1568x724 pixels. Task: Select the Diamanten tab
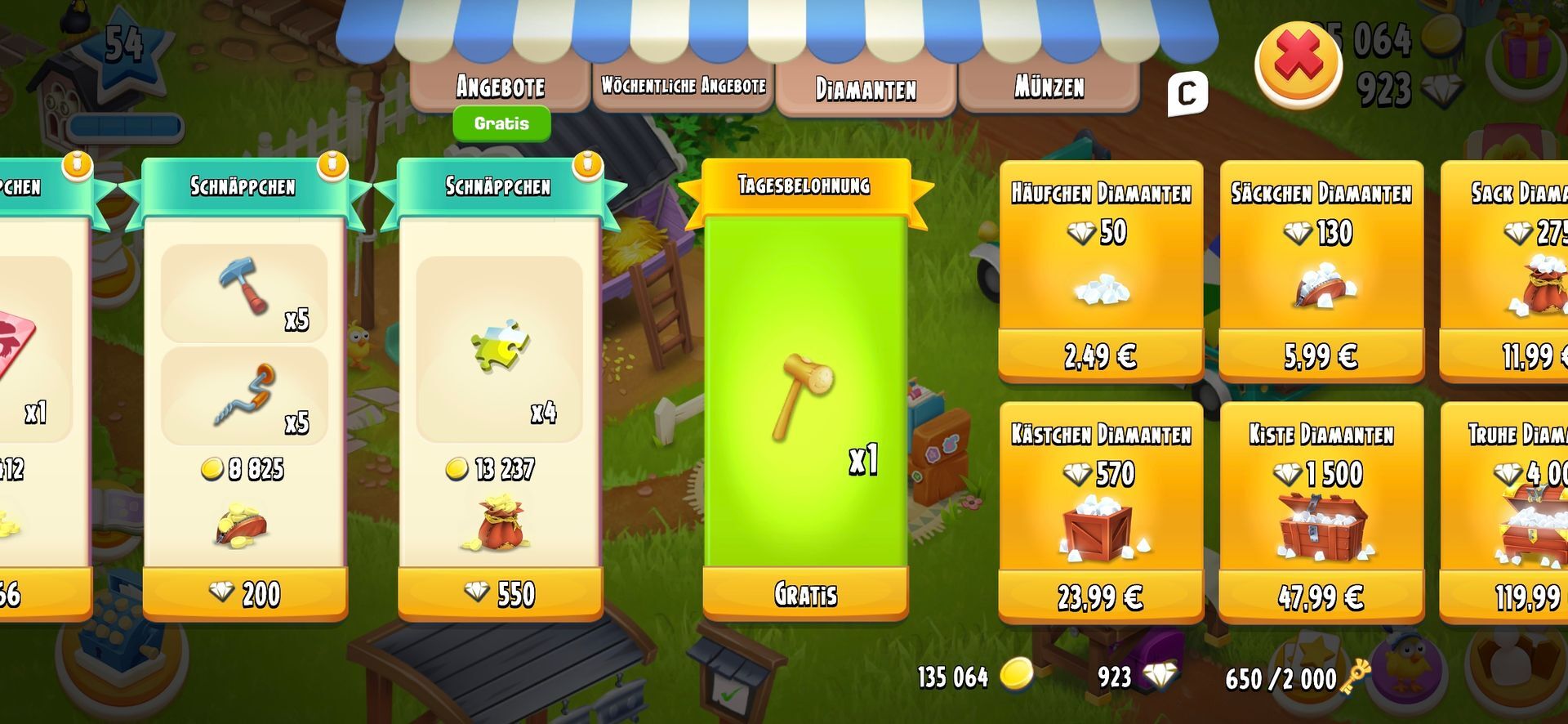click(866, 88)
